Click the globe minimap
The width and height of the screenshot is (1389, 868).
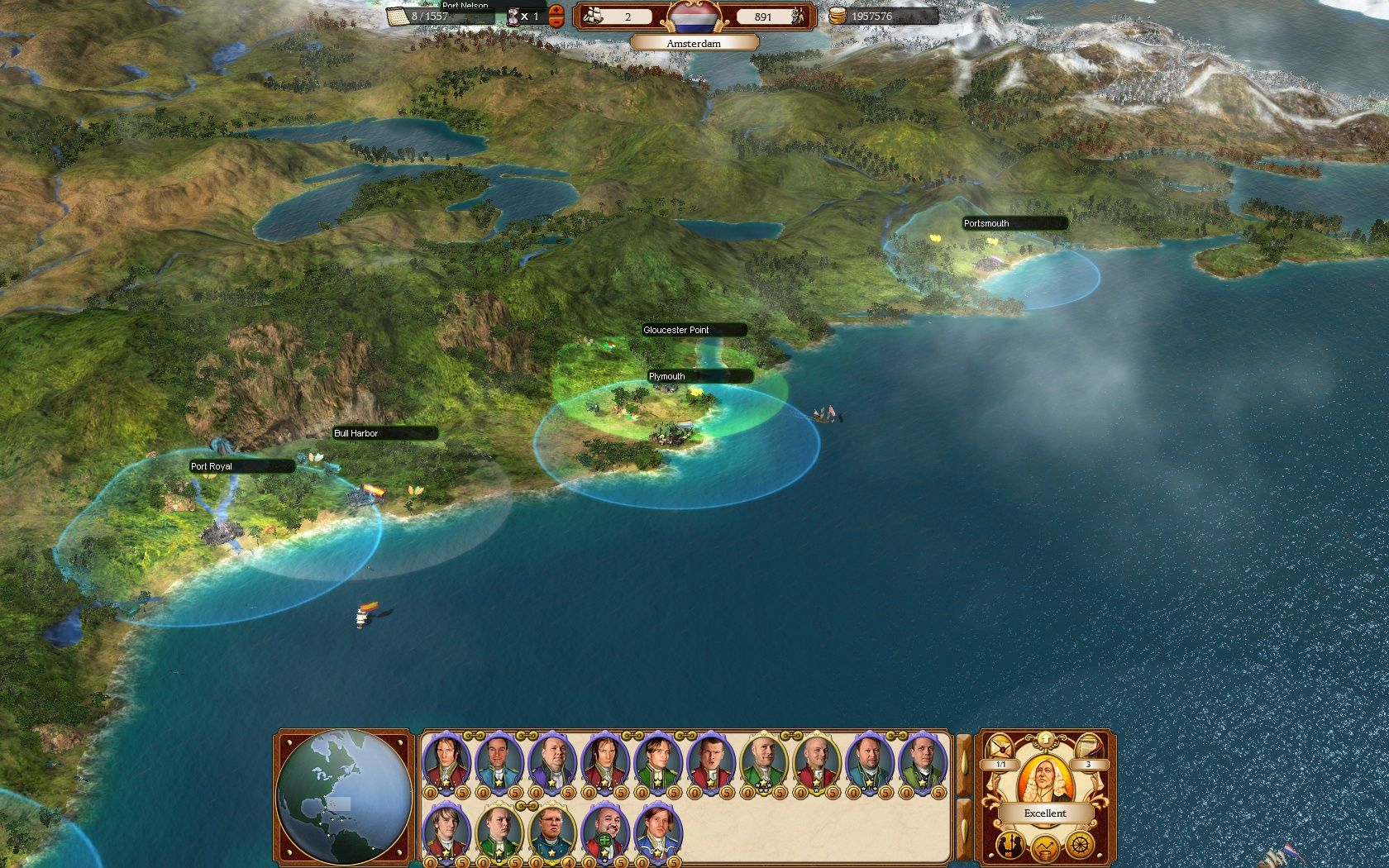[x=344, y=797]
